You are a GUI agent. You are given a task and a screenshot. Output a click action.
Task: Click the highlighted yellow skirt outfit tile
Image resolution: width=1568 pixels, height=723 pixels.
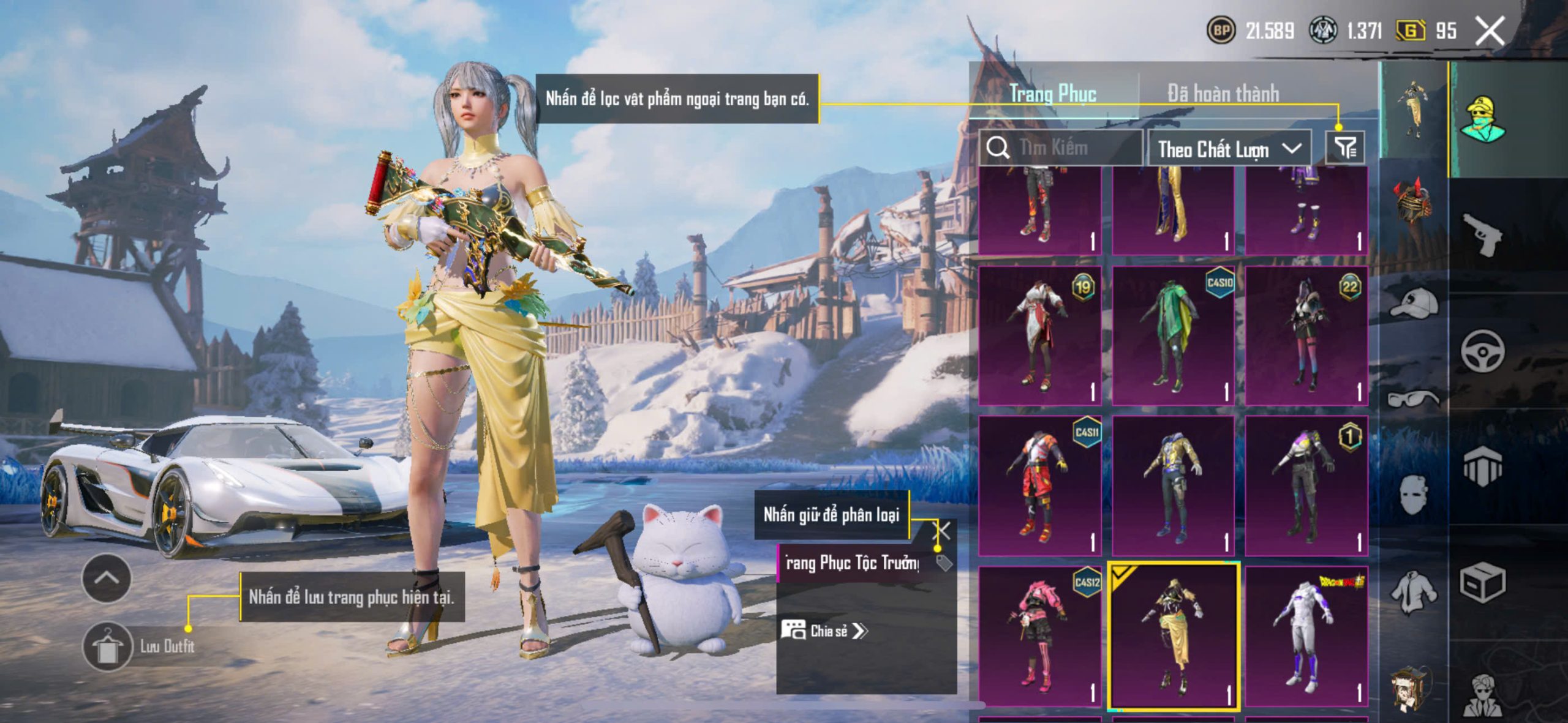(x=1173, y=635)
